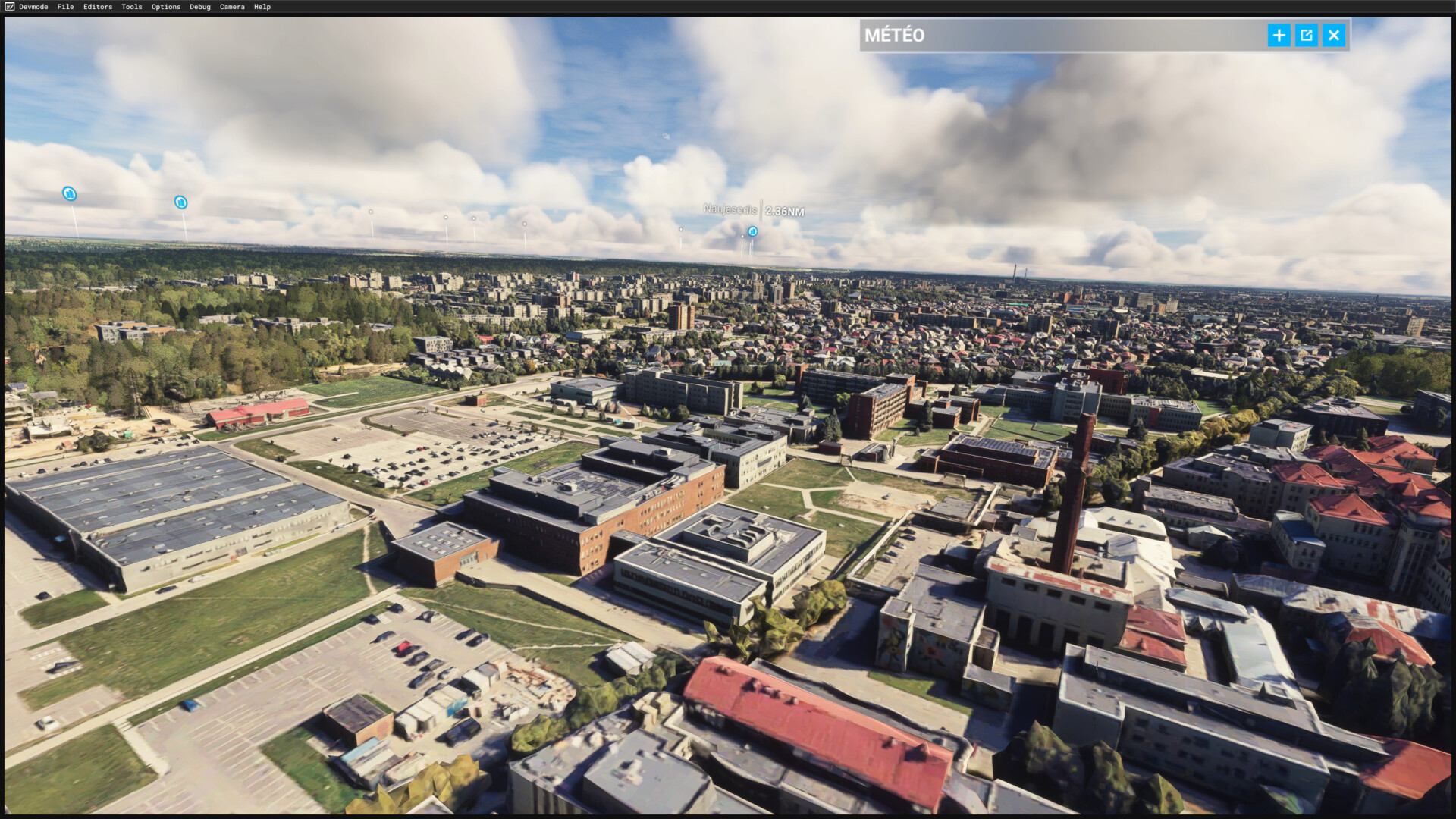
Task: Open the Options menu
Action: (166, 7)
